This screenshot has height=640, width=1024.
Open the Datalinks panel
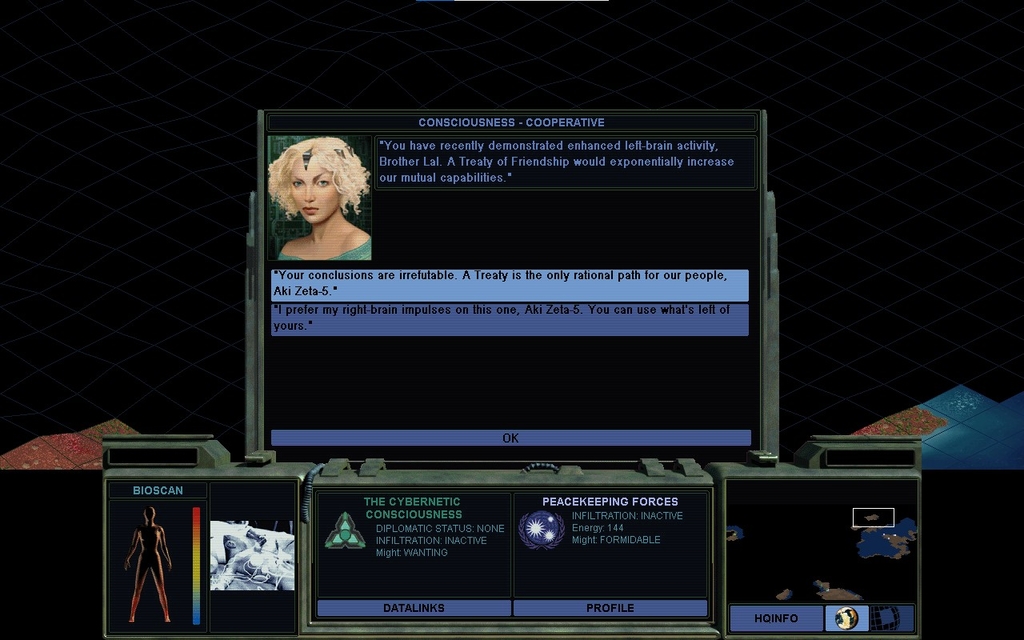tap(413, 607)
